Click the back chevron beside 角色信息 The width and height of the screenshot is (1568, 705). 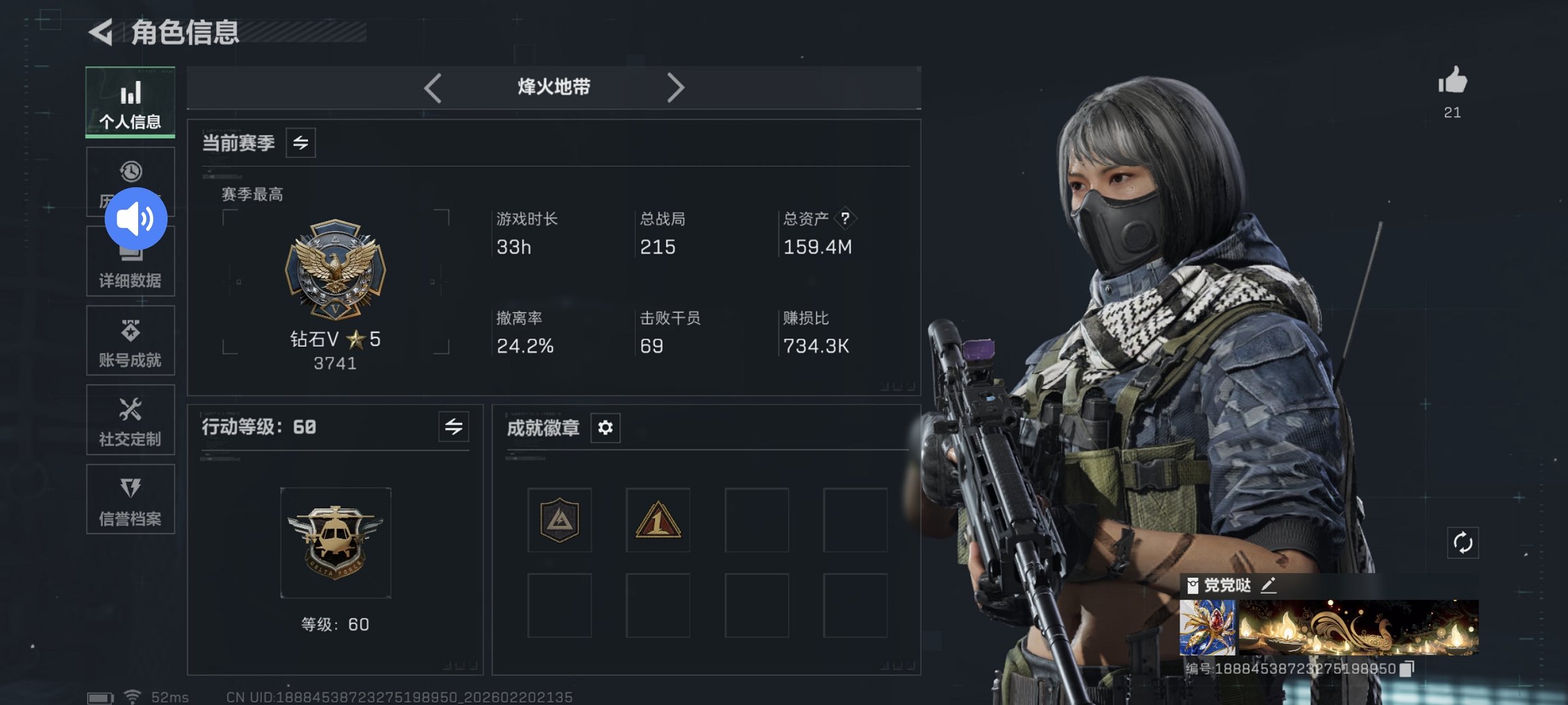101,32
